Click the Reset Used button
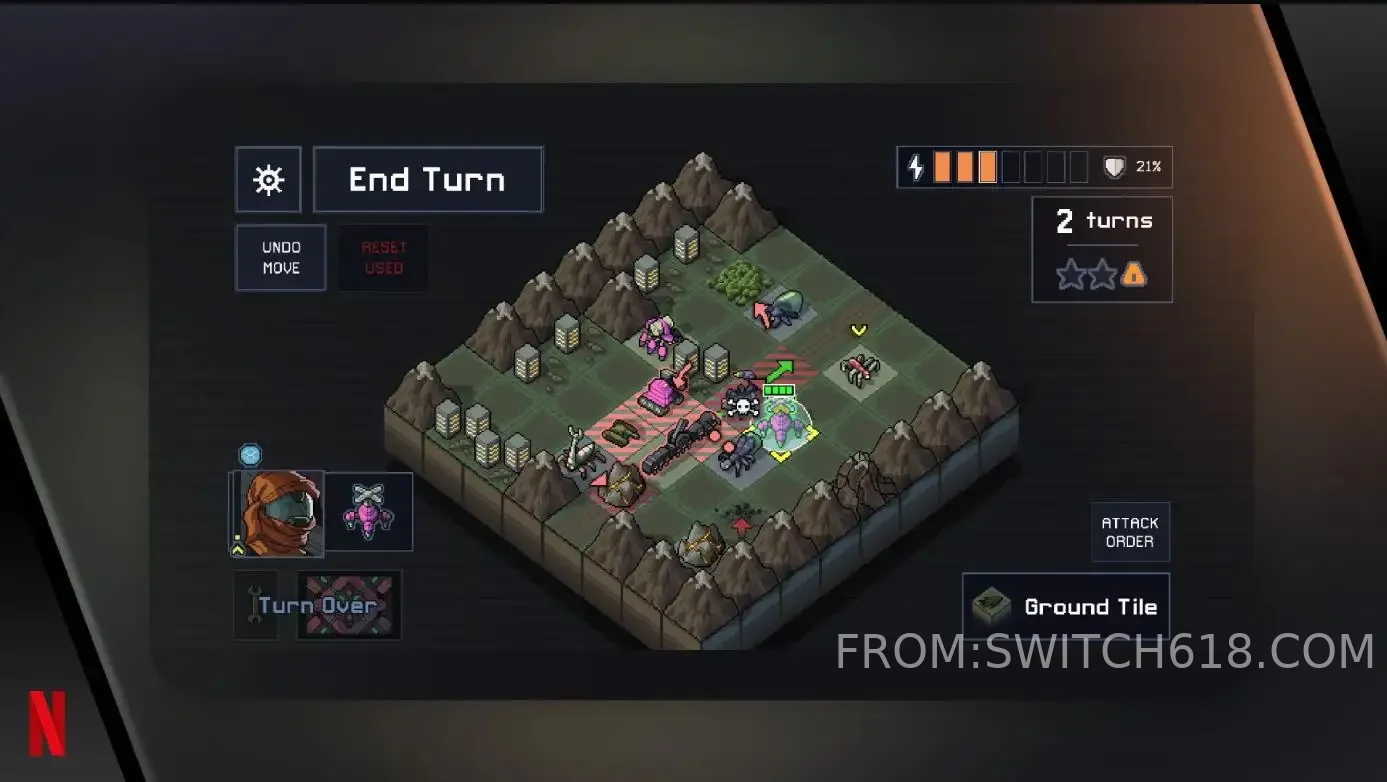Viewport: 1387px width, 782px height. pyautogui.click(x=384, y=258)
